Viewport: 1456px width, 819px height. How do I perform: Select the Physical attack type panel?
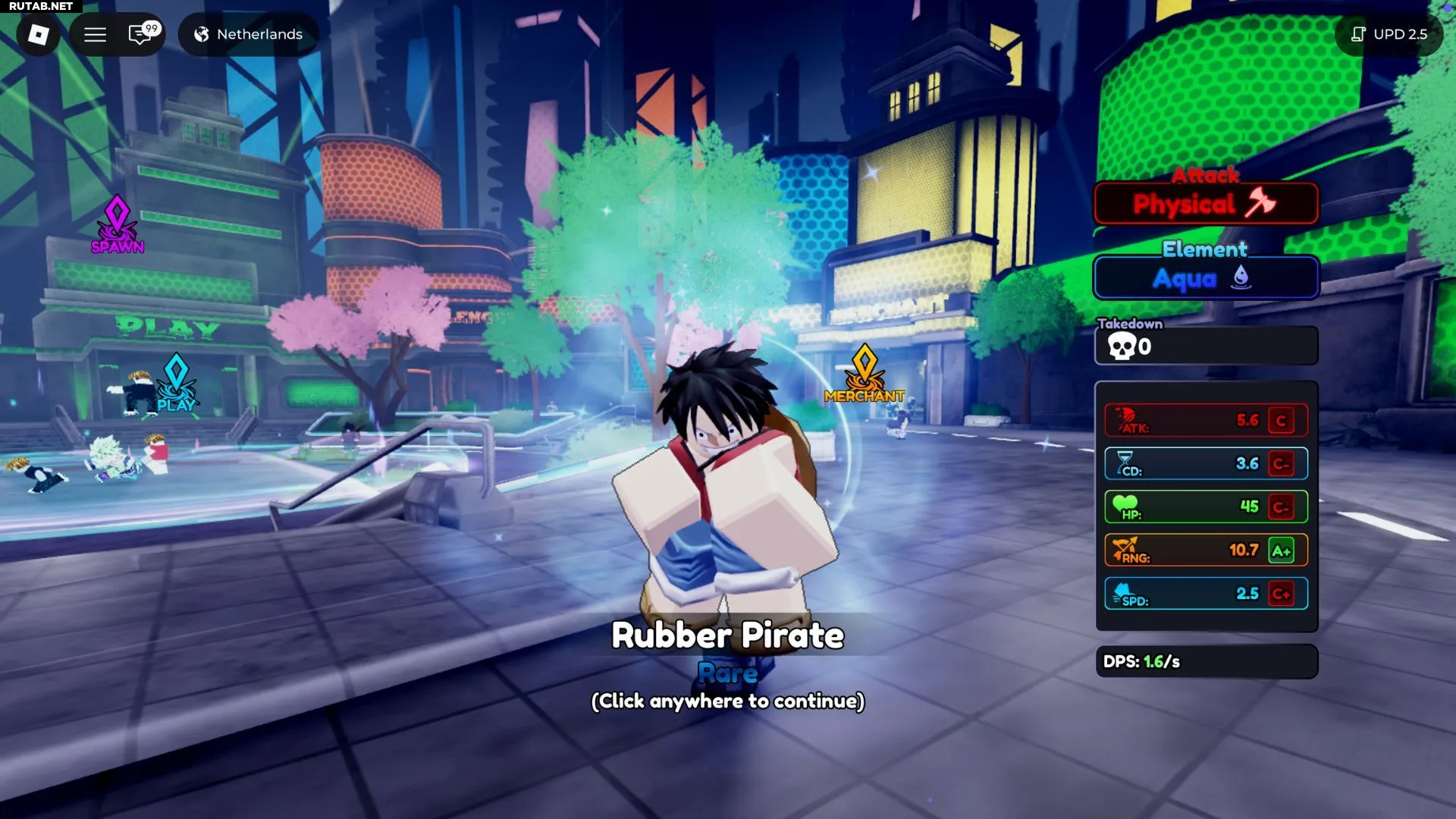(x=1205, y=203)
